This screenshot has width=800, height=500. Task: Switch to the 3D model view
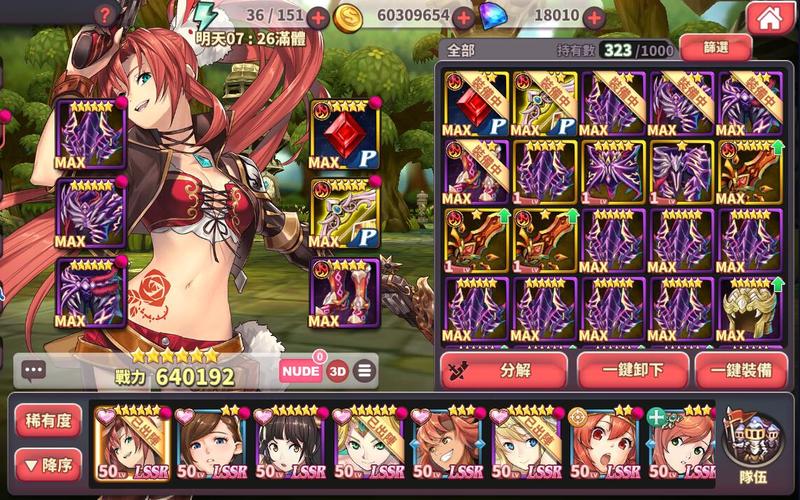[338, 371]
